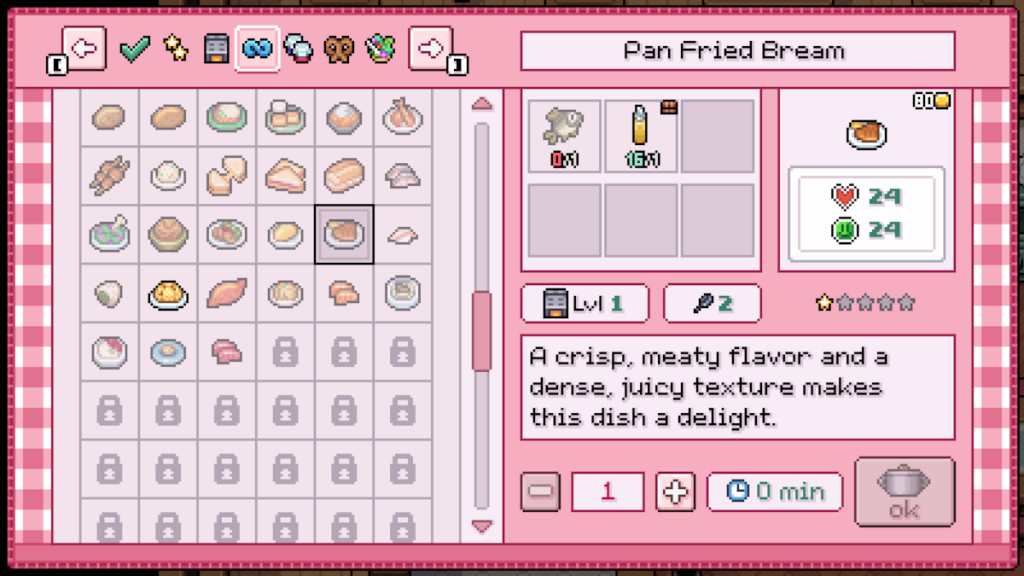Switch to the green checkmark tab
The width and height of the screenshot is (1024, 576).
(x=134, y=49)
